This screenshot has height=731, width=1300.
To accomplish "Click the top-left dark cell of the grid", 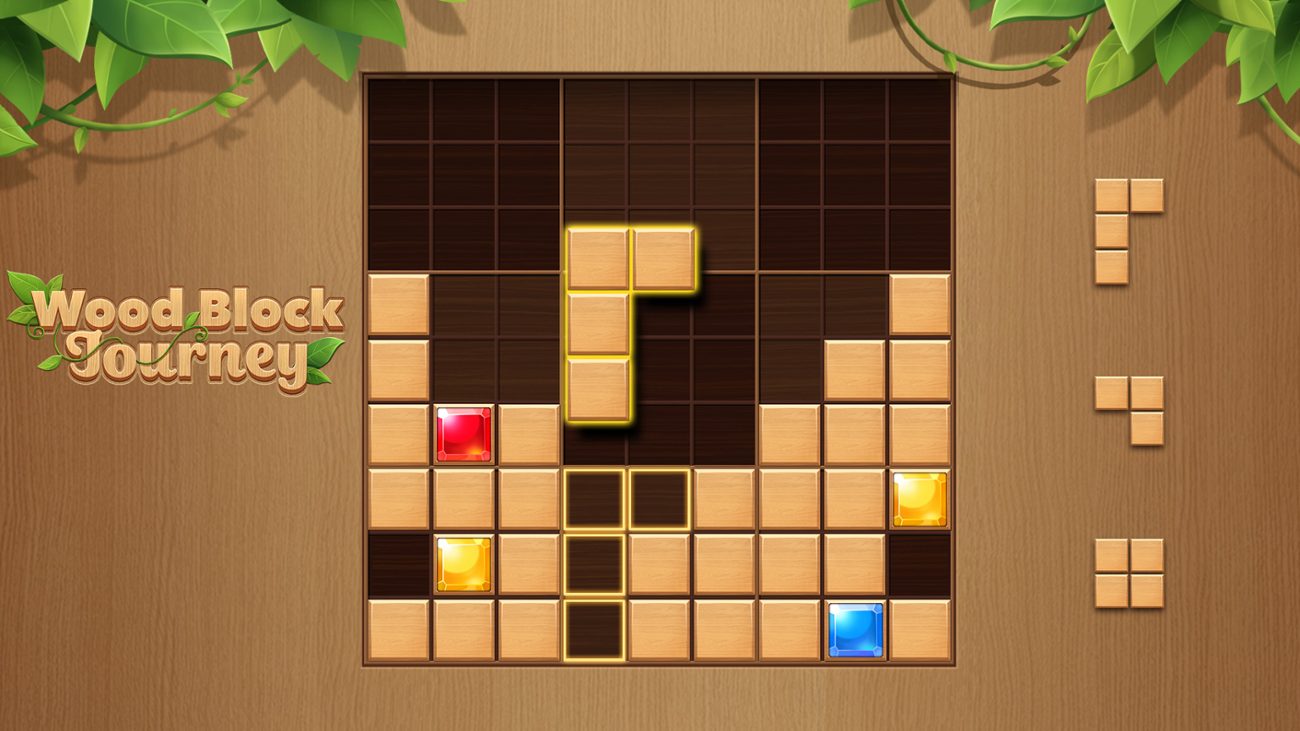I will click(401, 107).
